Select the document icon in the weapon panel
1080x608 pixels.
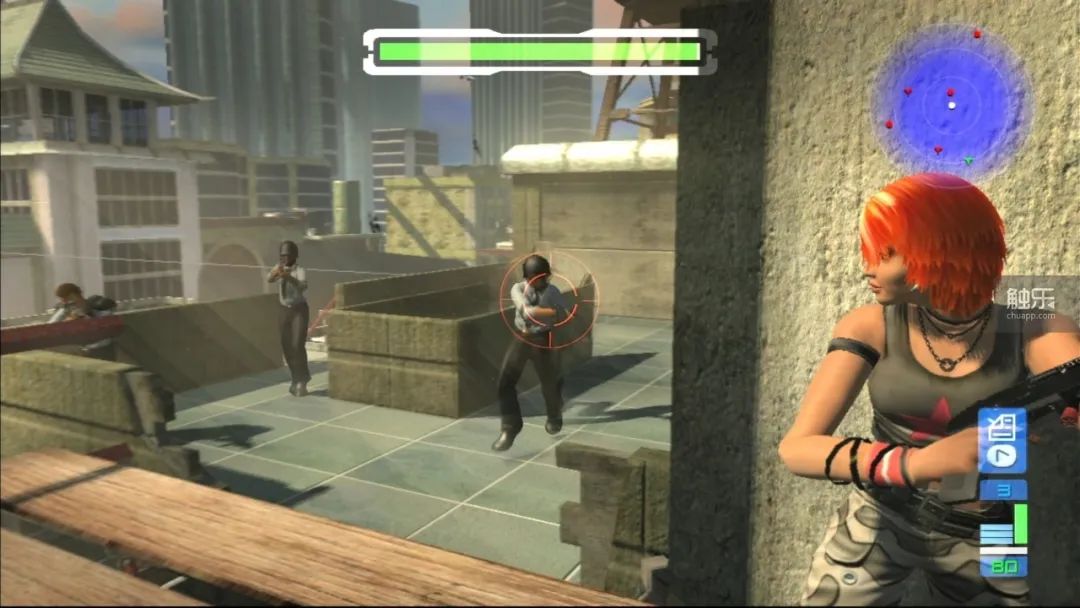tap(1000, 430)
